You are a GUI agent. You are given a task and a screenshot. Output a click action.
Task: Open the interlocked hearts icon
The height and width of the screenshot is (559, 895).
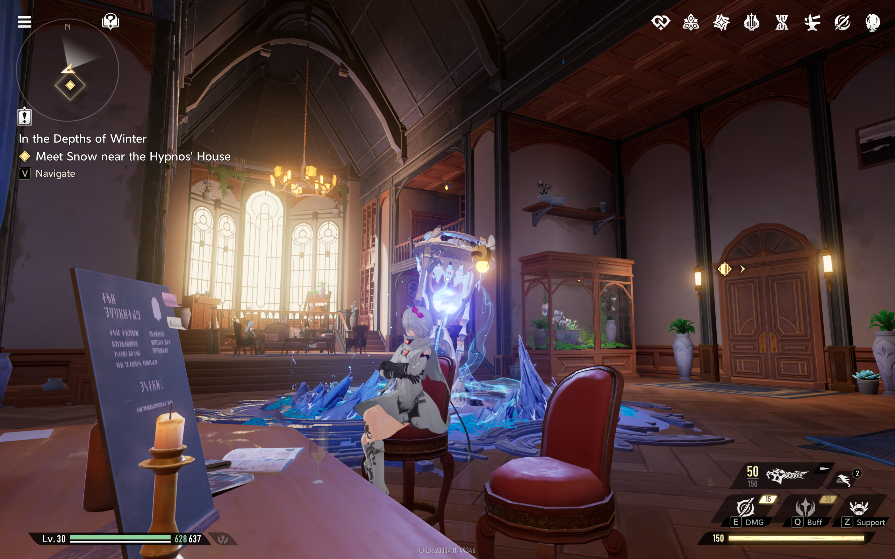(x=659, y=22)
